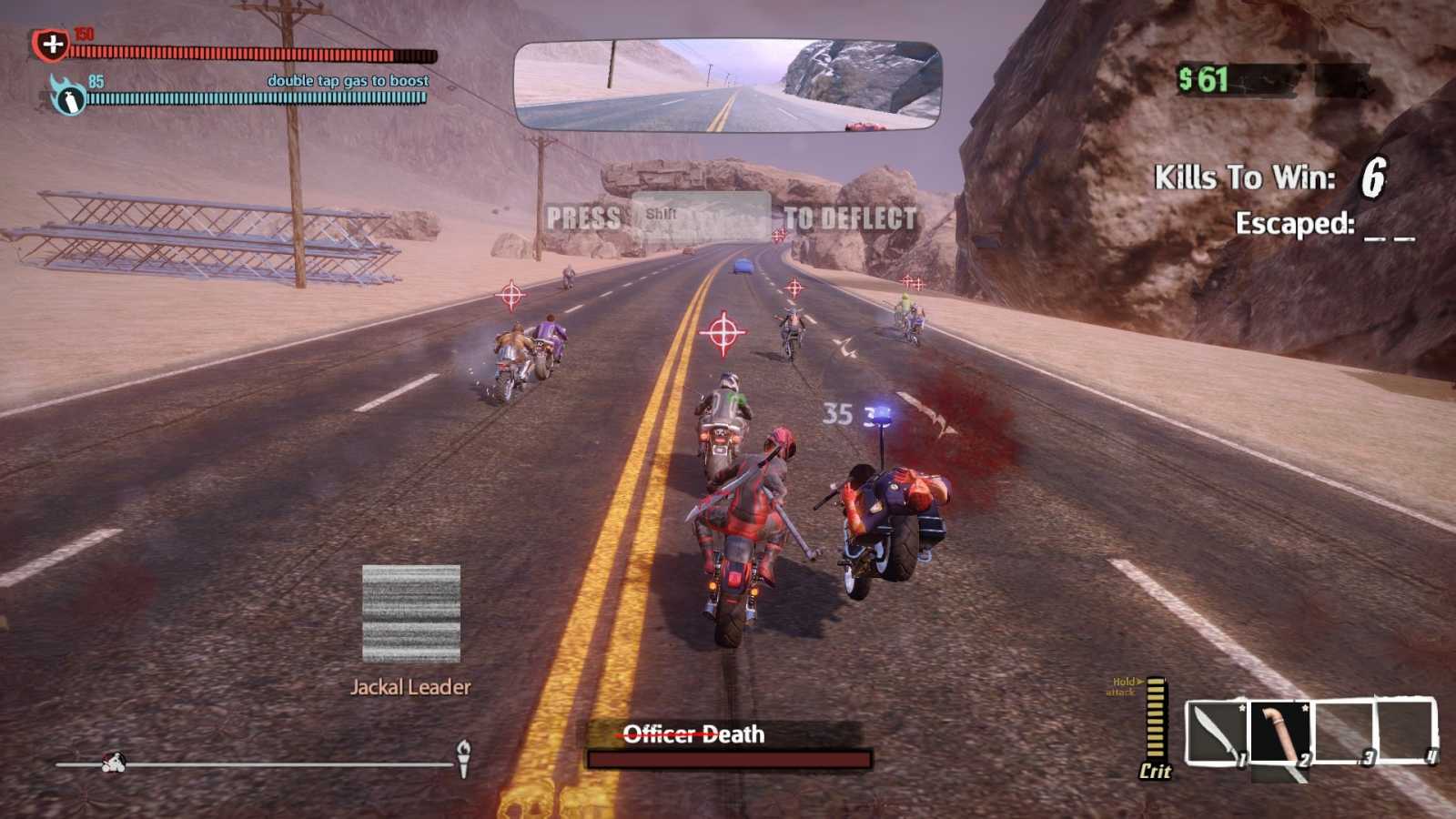Screen dimensions: 1456x819
Task: Expand the rearview minimap panel
Action: click(728, 82)
